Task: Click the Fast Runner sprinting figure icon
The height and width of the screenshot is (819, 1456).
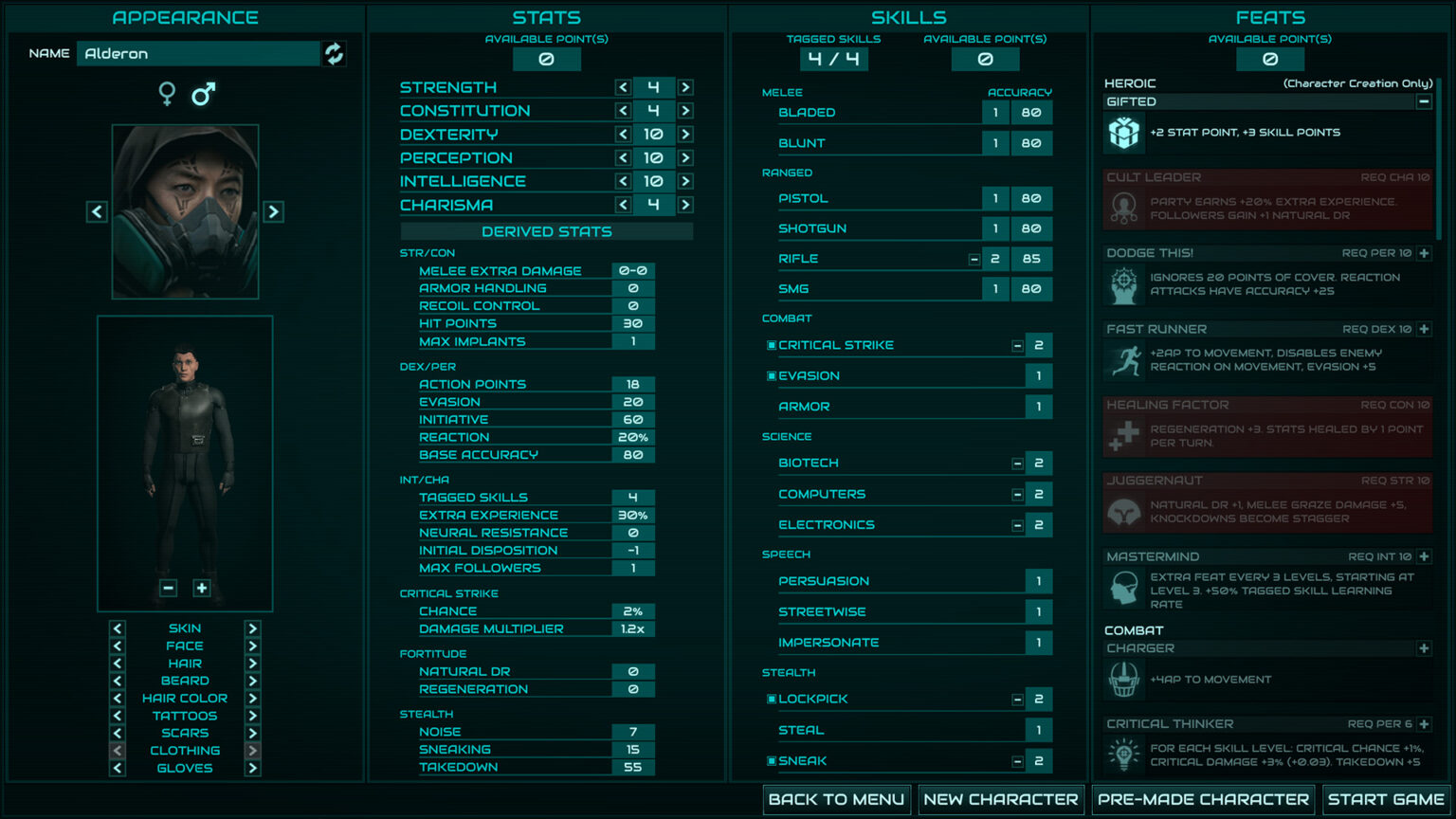Action: pyautogui.click(x=1123, y=360)
